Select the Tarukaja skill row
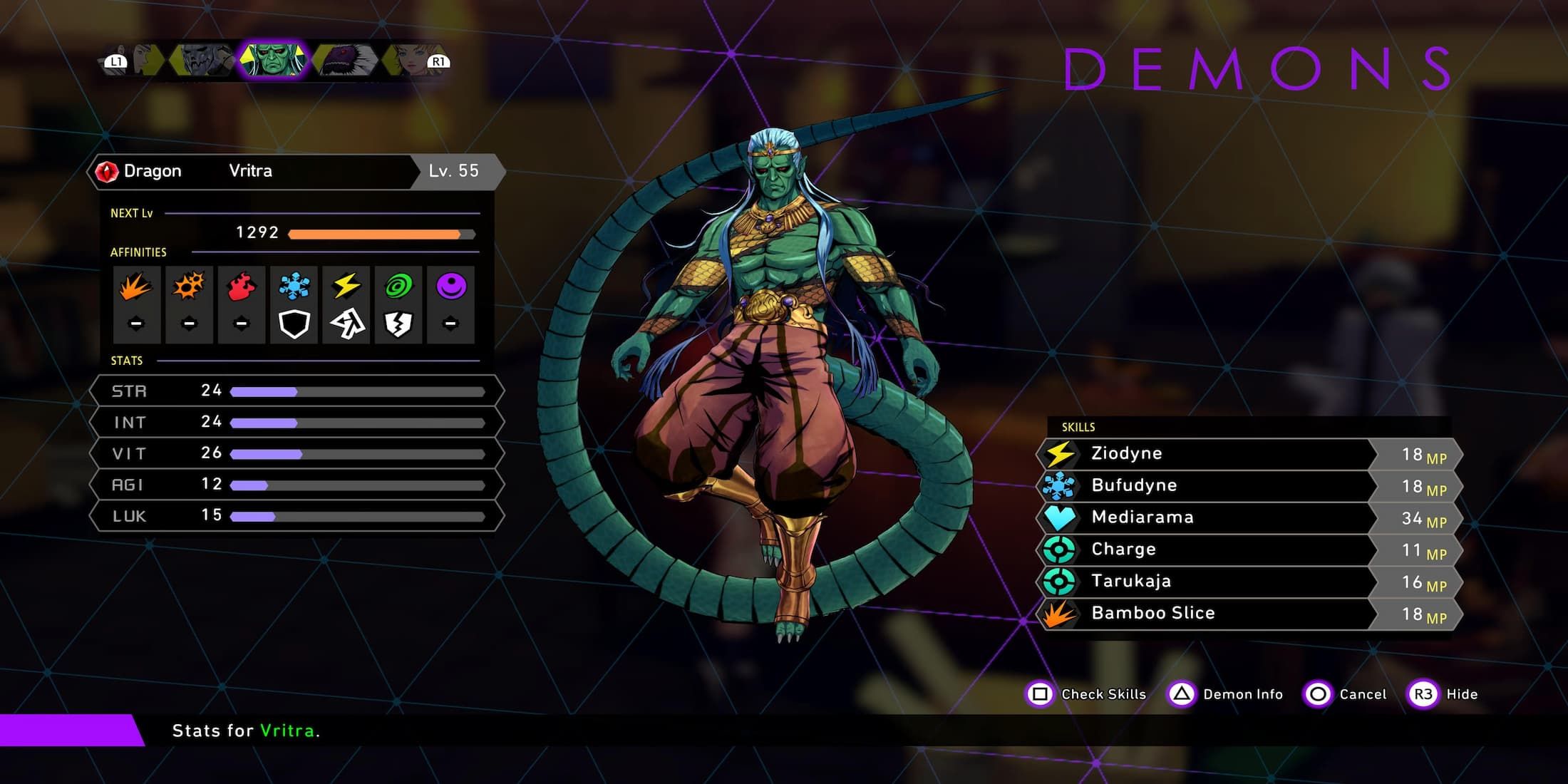This screenshot has width=1568, height=784. pos(1205,582)
